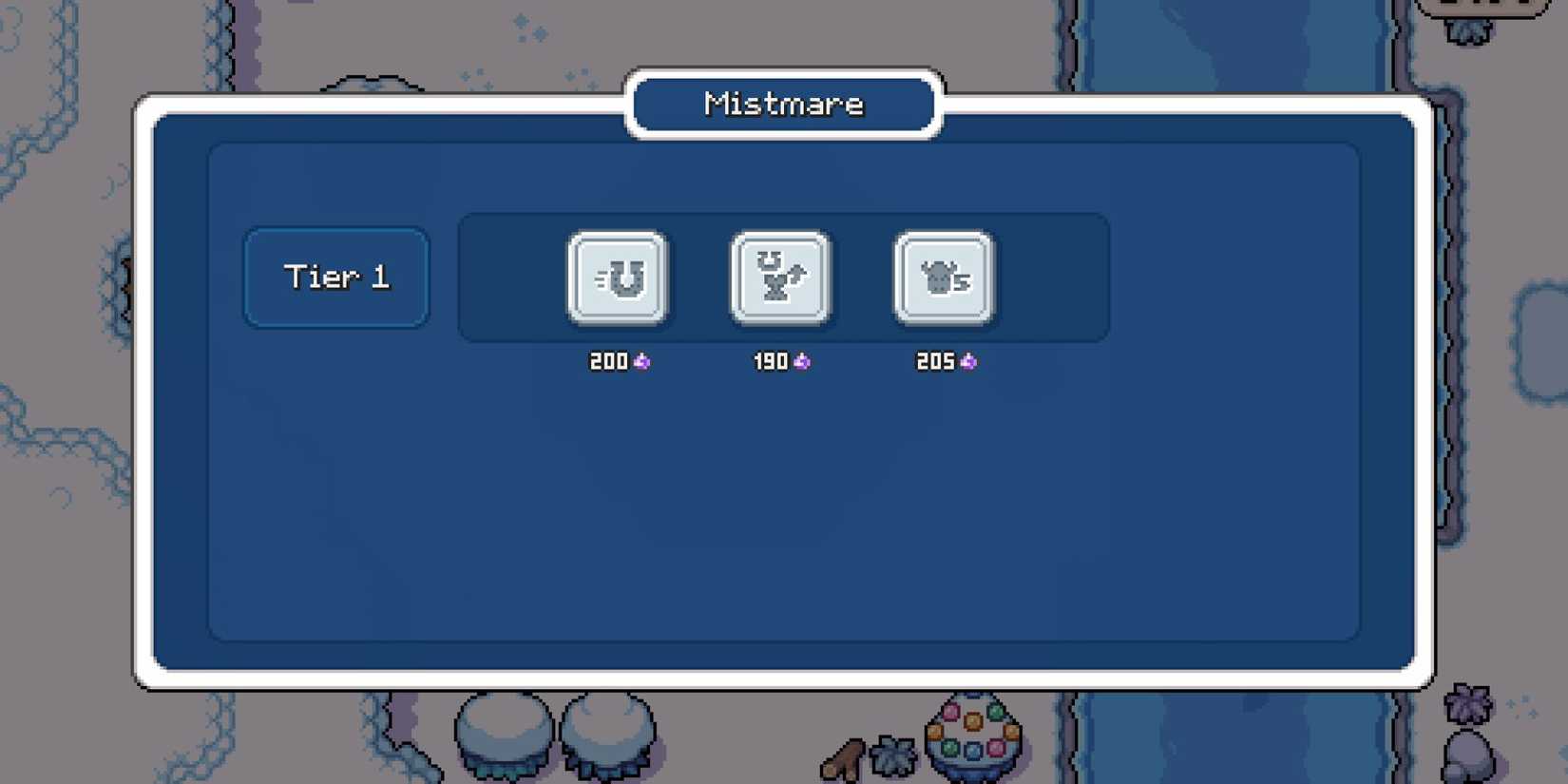Click the 205 price label
1568x784 pixels.
934,361
